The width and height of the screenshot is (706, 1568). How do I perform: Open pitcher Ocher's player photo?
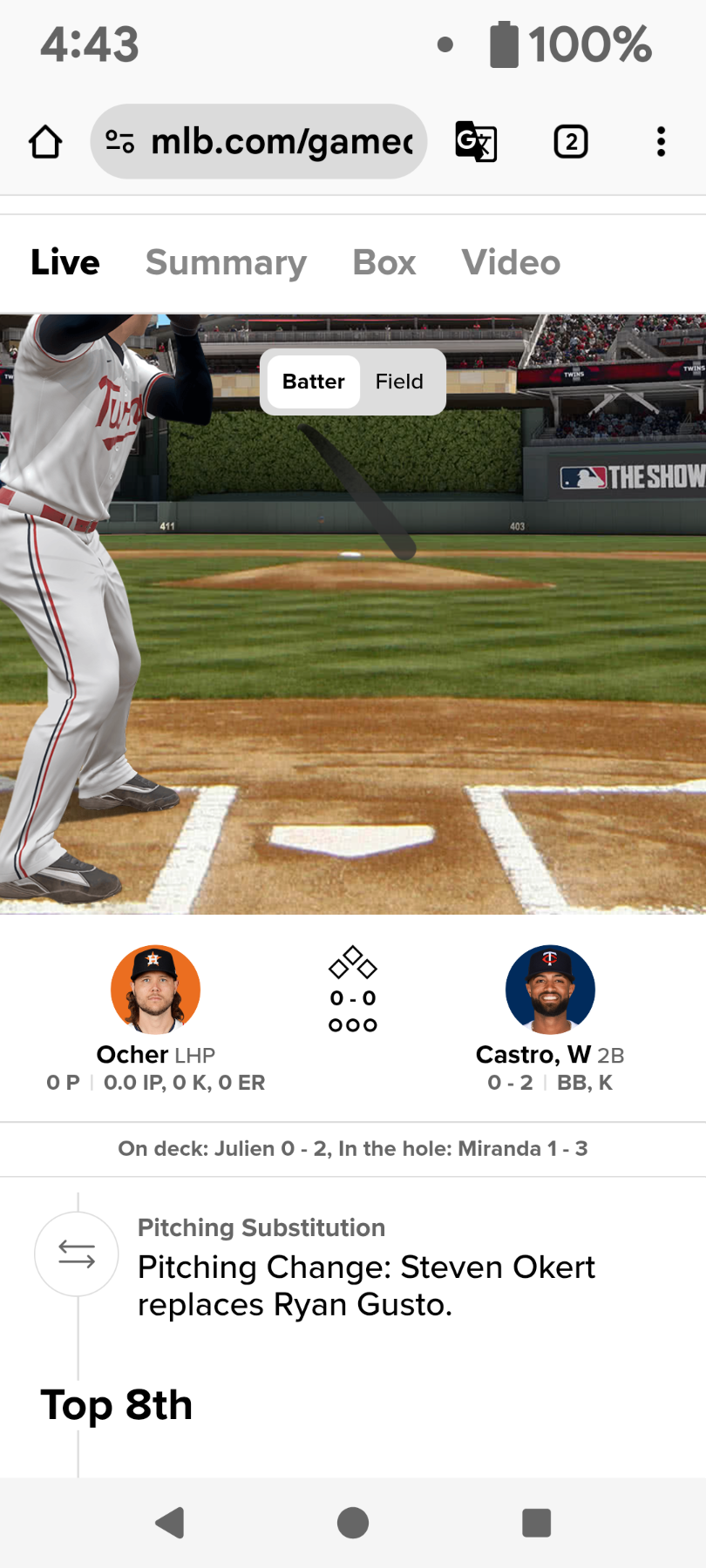pos(156,990)
